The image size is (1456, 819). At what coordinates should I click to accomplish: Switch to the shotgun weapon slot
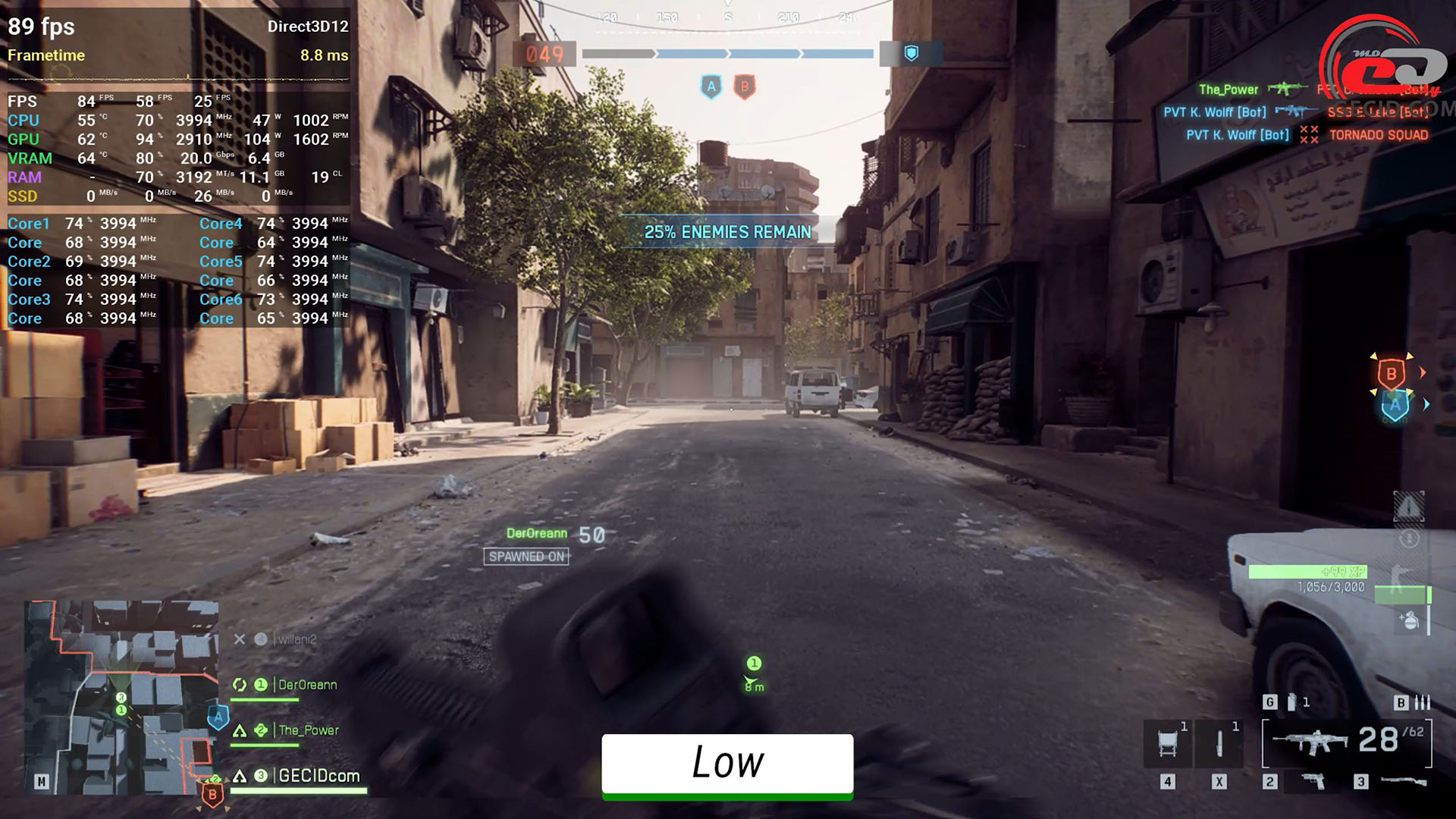(1403, 781)
